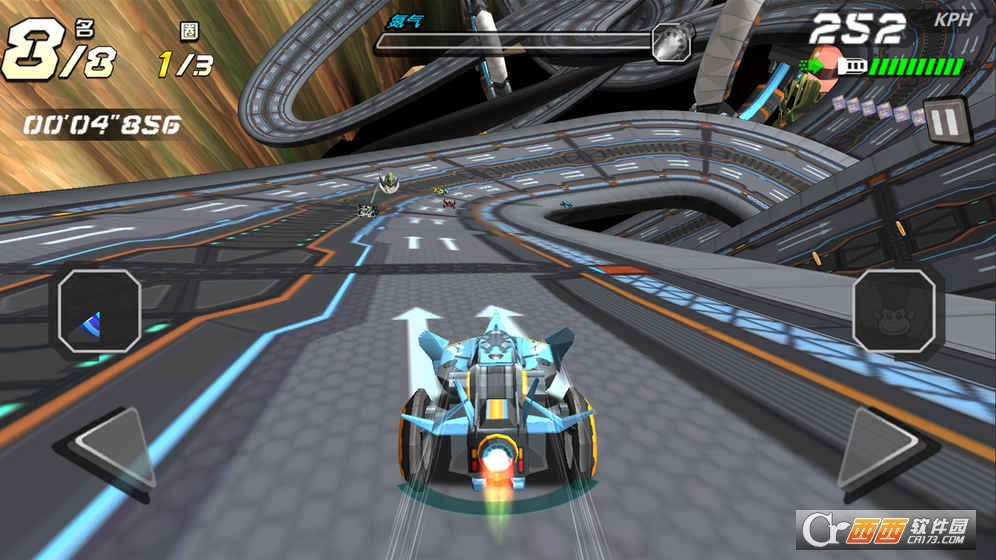Steer left with the left arrow
This screenshot has height=560, width=996.
[108, 453]
